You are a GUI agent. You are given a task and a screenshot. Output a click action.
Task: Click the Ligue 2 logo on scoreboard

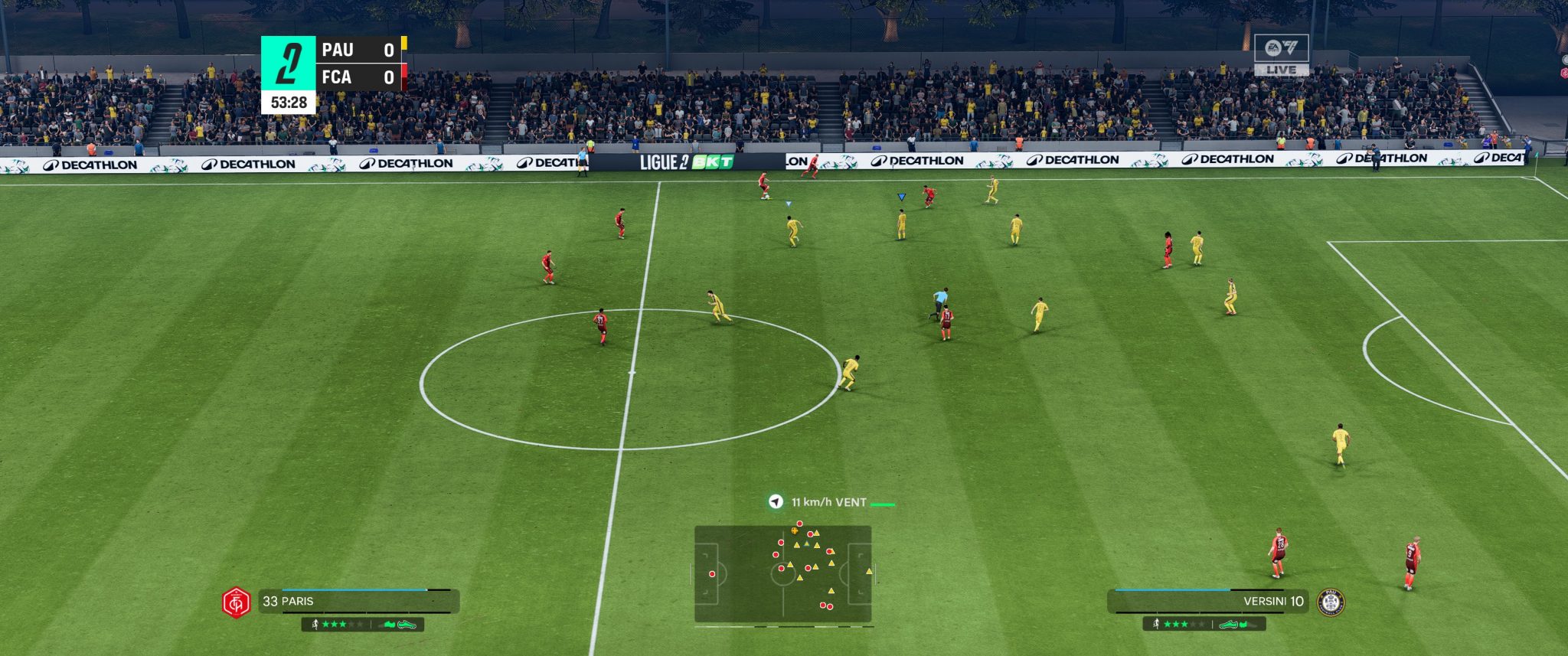coord(288,64)
